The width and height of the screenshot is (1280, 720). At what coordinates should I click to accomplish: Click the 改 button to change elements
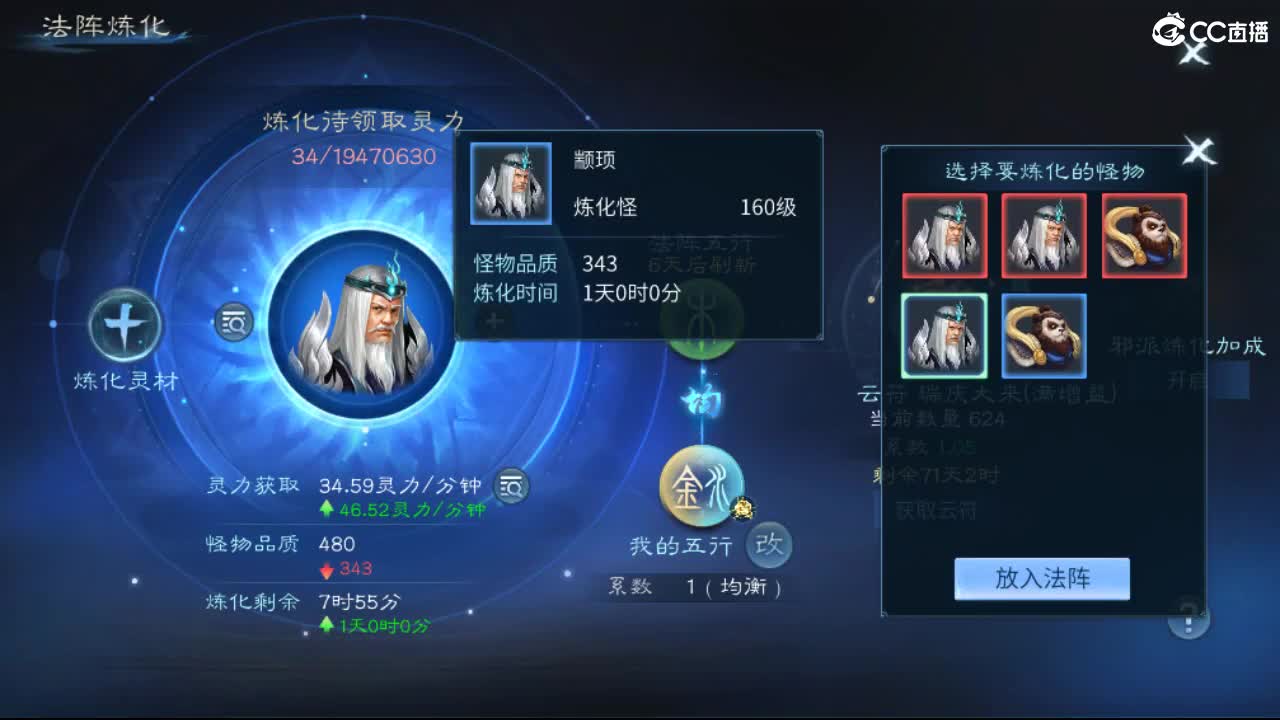(x=768, y=544)
